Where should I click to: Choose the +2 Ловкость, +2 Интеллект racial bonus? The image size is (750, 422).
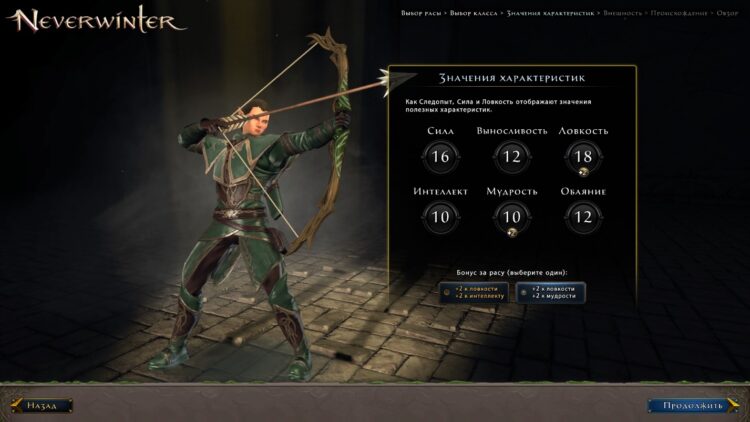(474, 292)
